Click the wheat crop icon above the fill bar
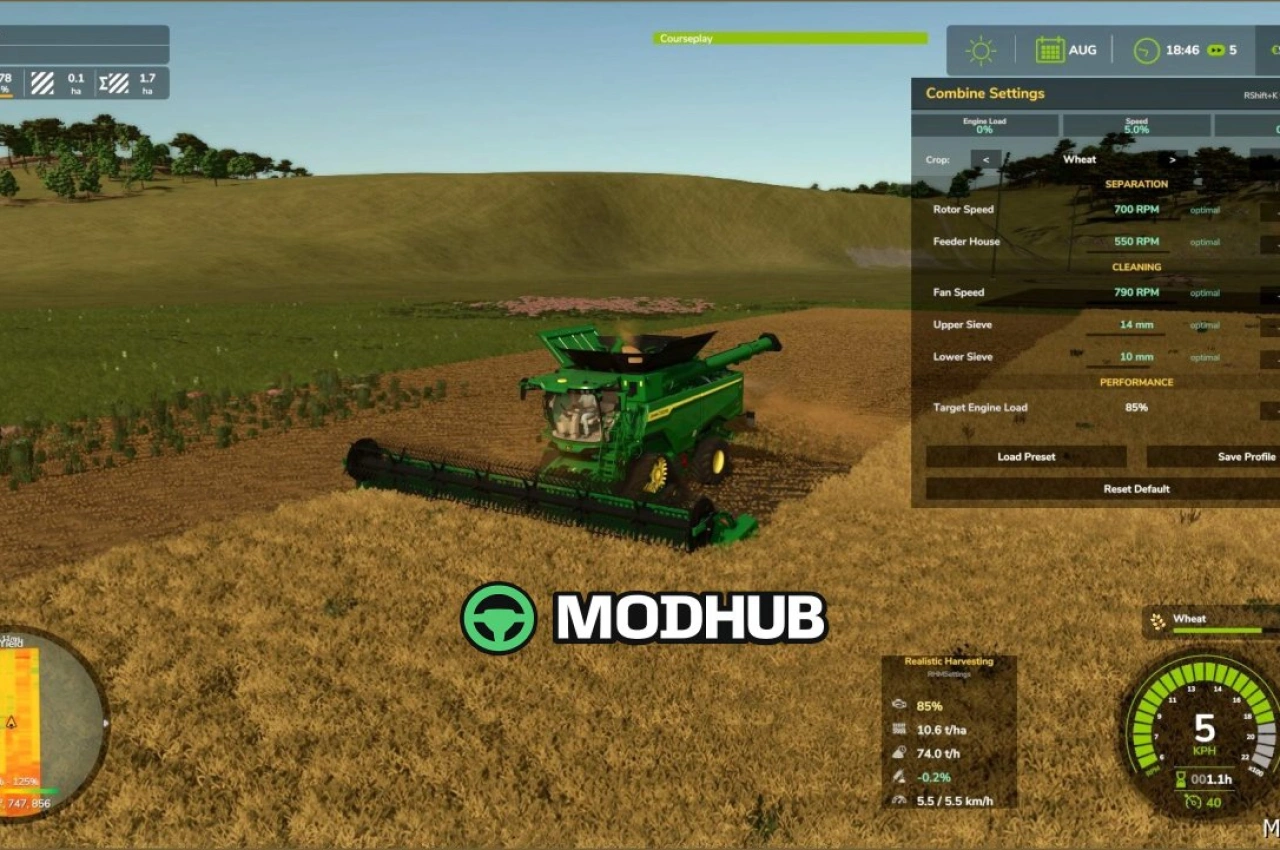 pyautogui.click(x=1158, y=619)
